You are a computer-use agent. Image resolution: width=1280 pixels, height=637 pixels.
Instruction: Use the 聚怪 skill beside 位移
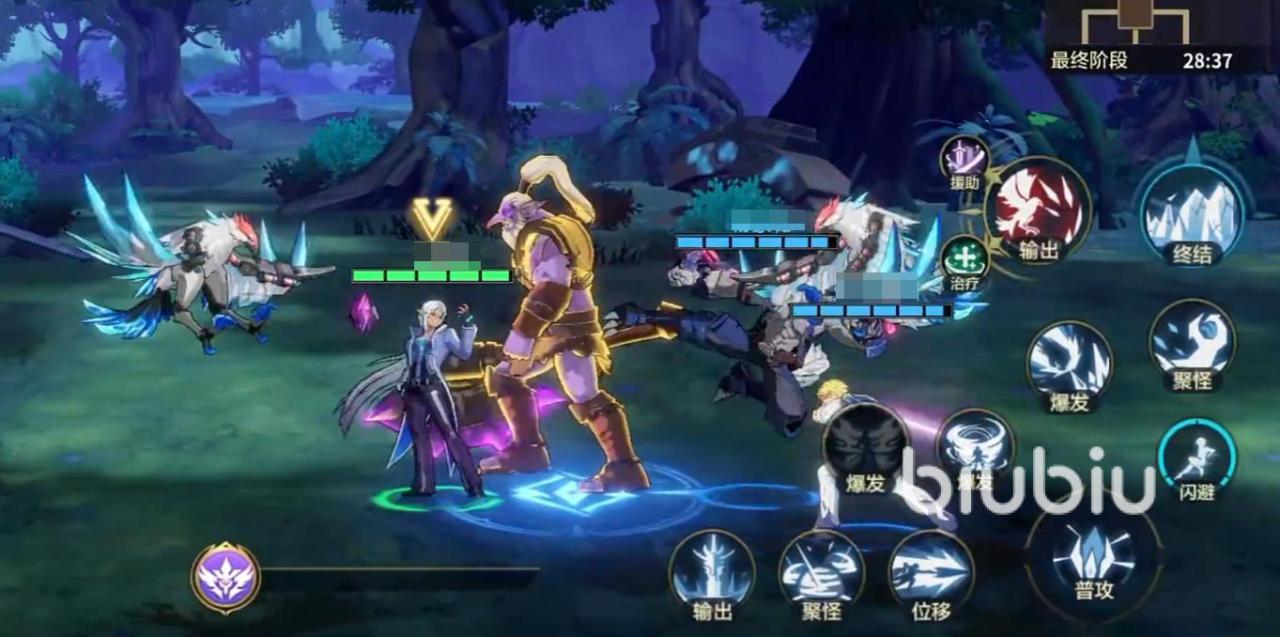(821, 572)
